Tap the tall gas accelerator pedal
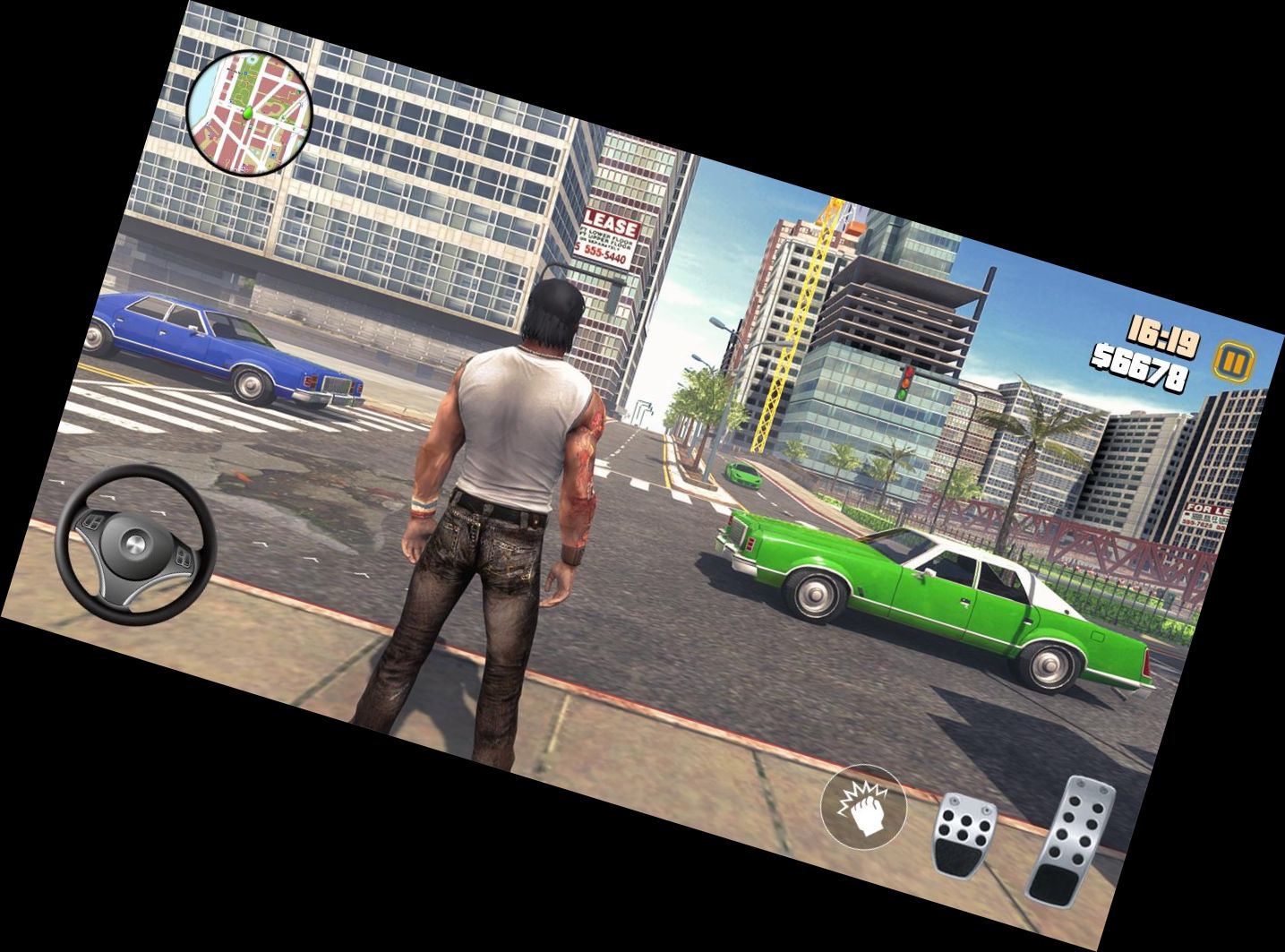This screenshot has height=952, width=1285. coord(1072,842)
